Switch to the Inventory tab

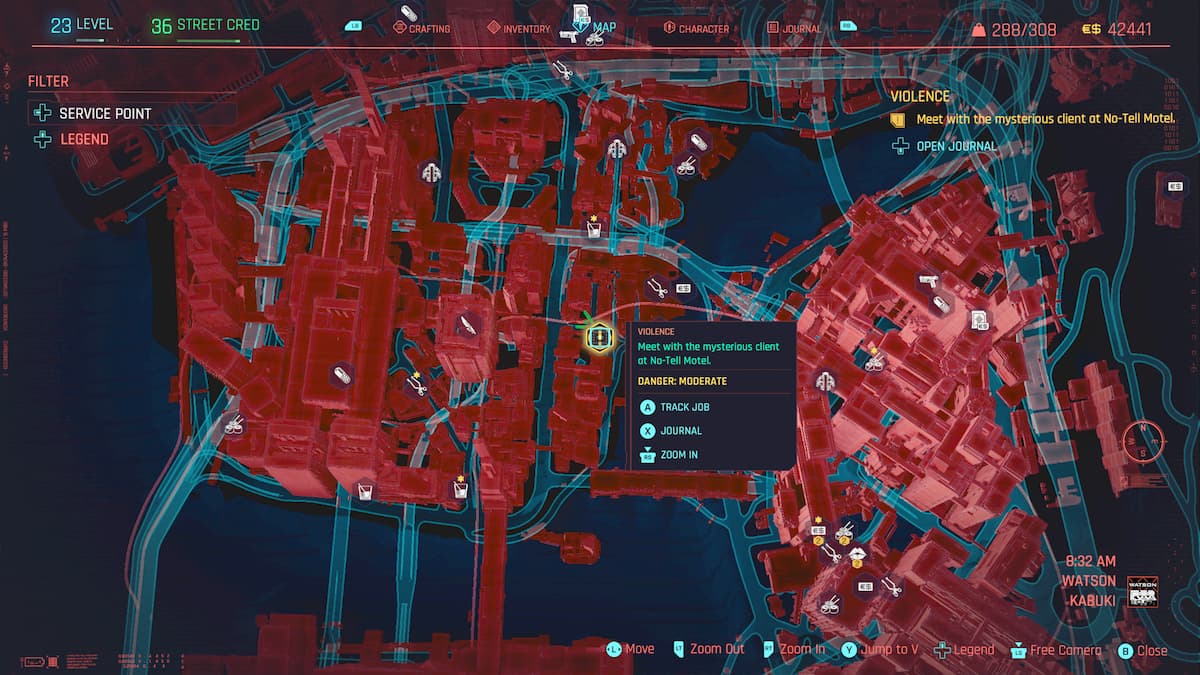(526, 29)
